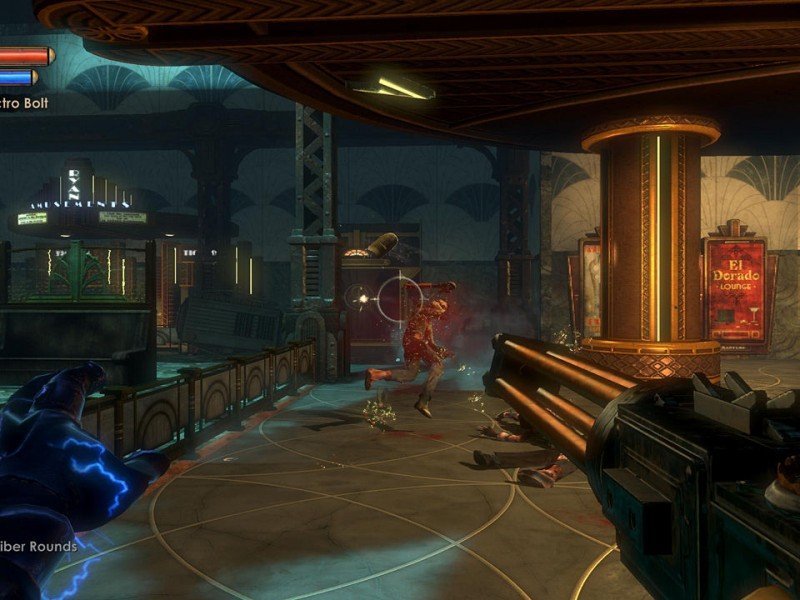The width and height of the screenshot is (800, 600).
Task: Click the caliber Rounds ammo type label
Action: coord(40,546)
